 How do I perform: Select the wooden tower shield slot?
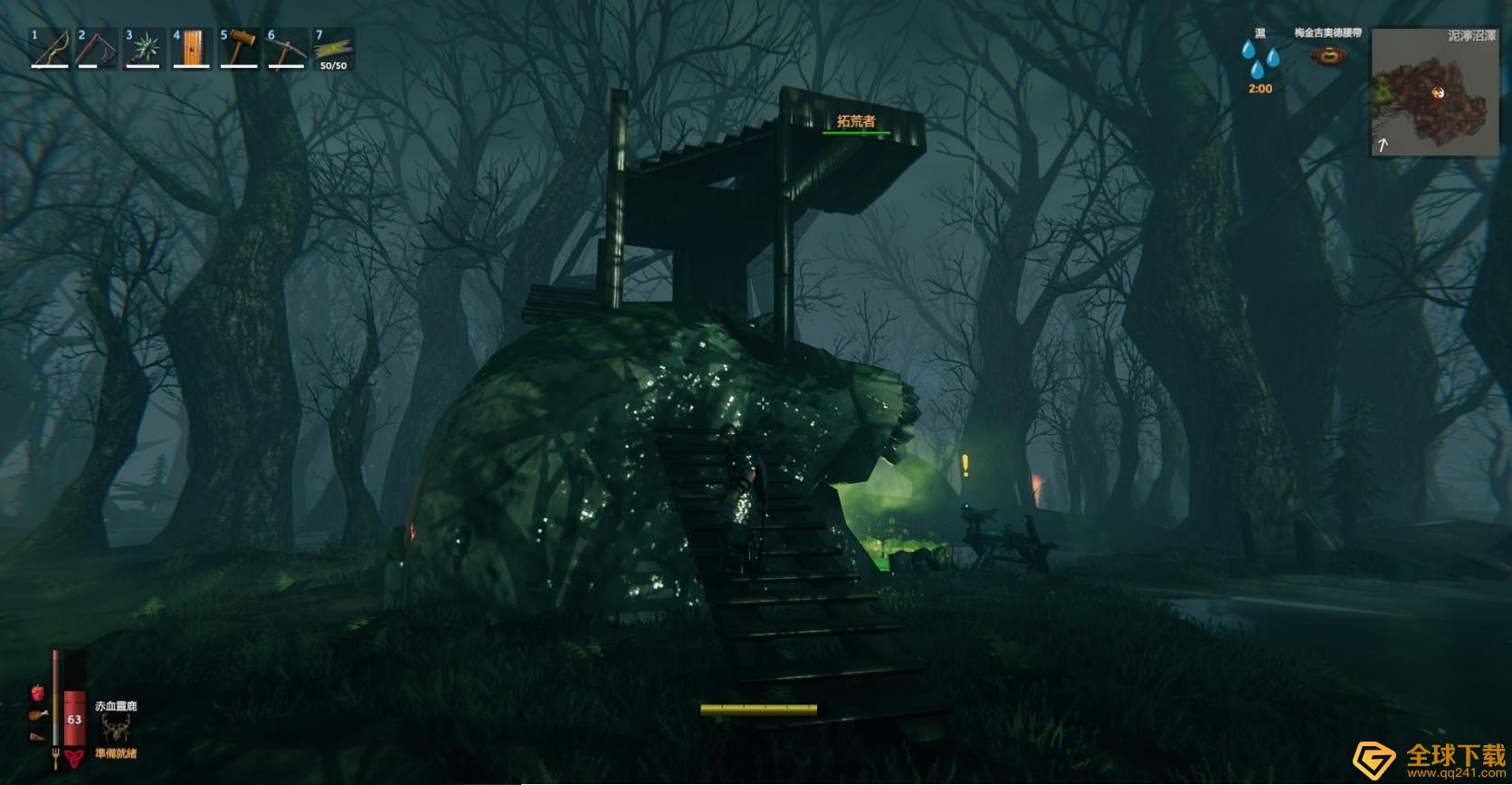191,50
